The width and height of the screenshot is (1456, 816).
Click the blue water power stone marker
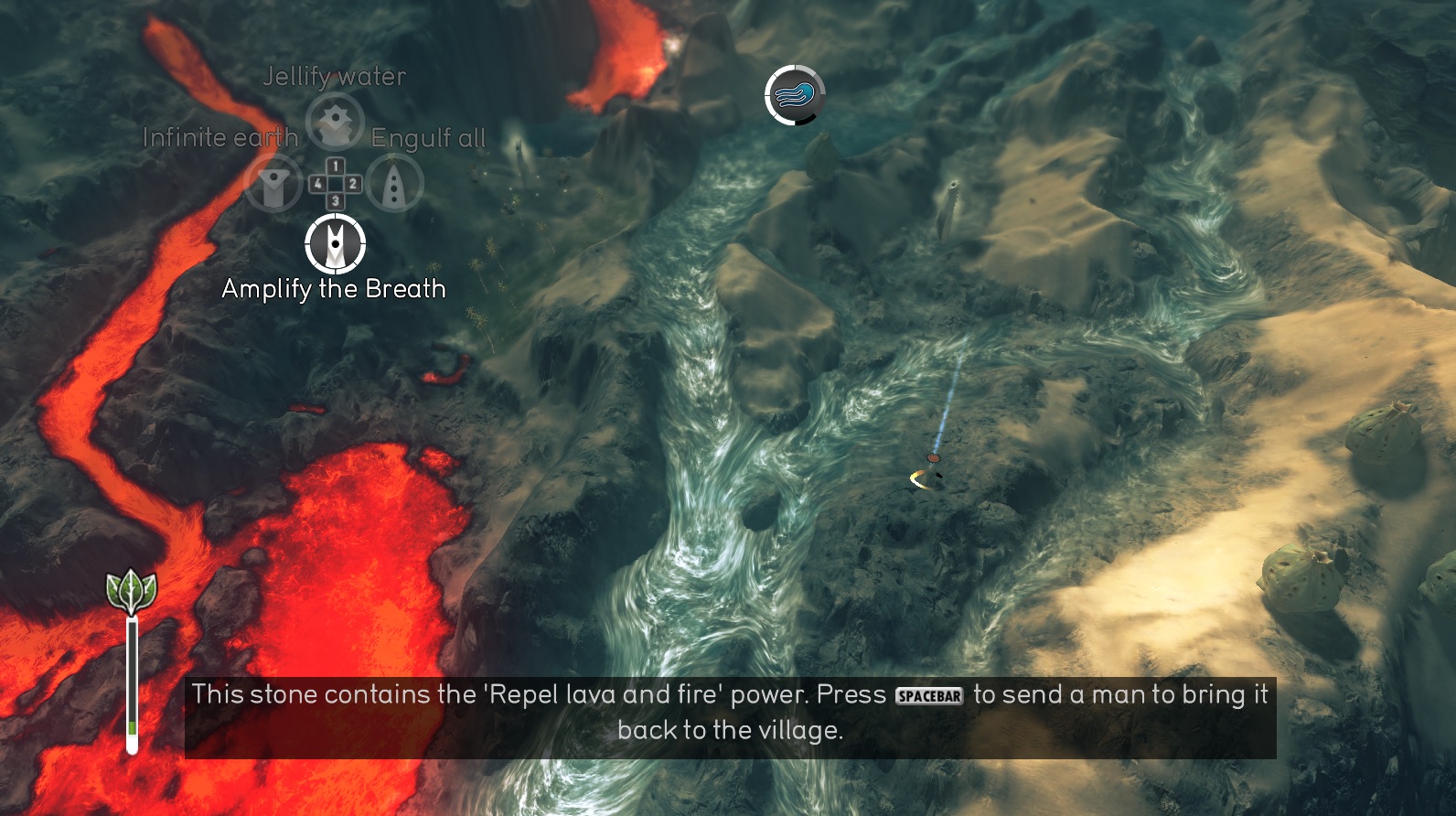(795, 94)
